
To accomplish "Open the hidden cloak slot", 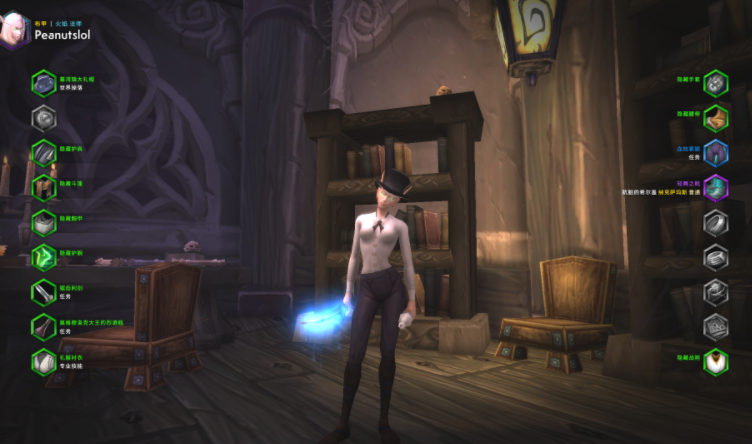I will (x=43, y=188).
